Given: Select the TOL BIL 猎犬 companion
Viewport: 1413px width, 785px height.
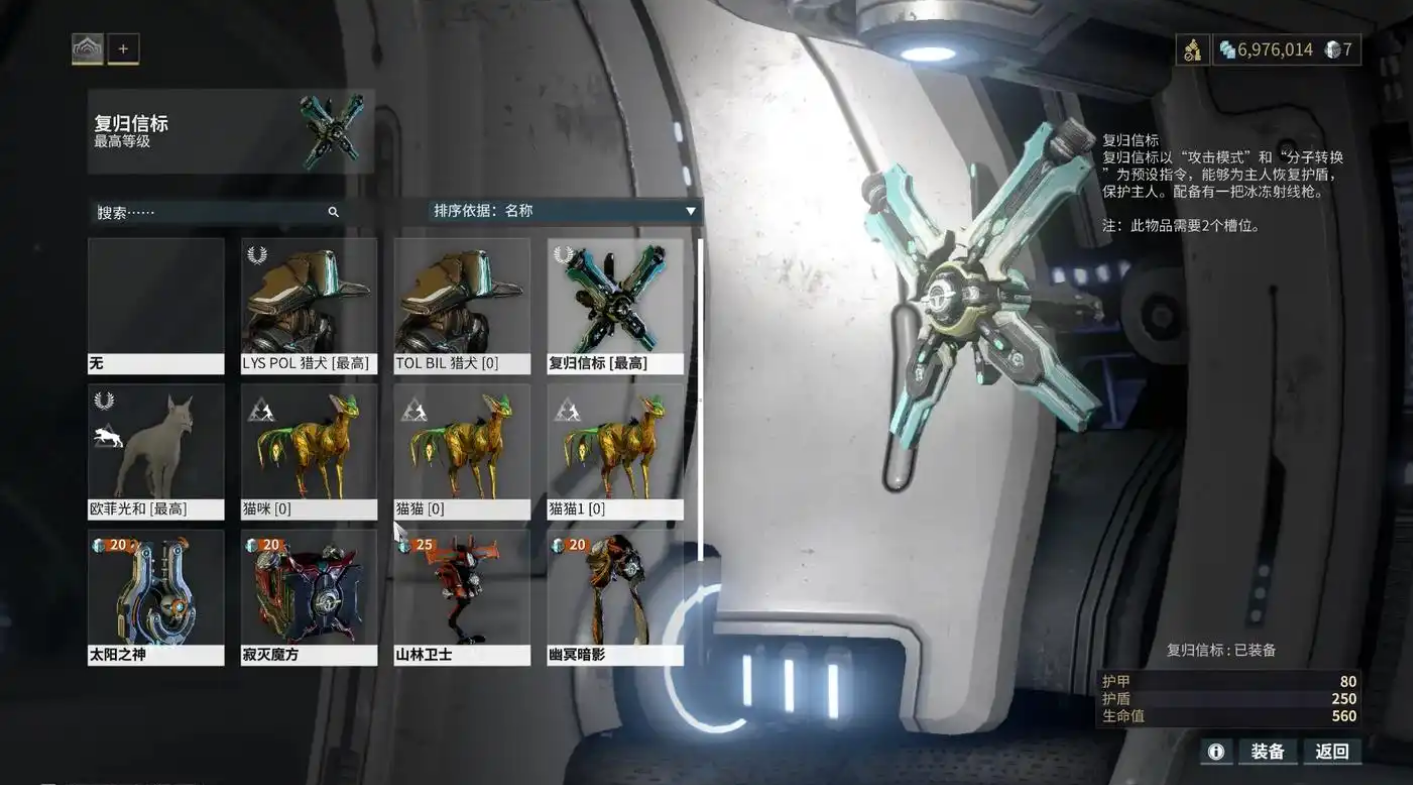Looking at the screenshot, I should [462, 306].
